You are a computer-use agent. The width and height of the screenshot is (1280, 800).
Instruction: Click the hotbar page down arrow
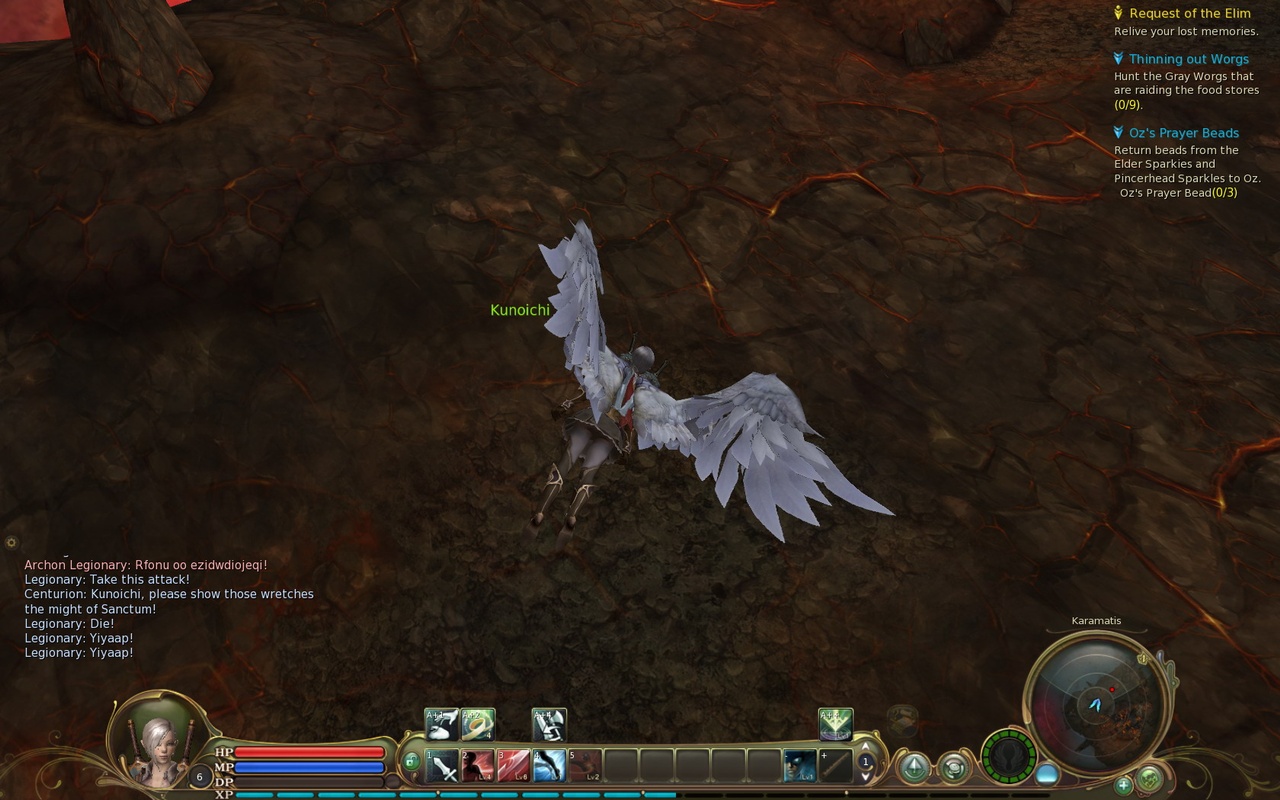[865, 777]
